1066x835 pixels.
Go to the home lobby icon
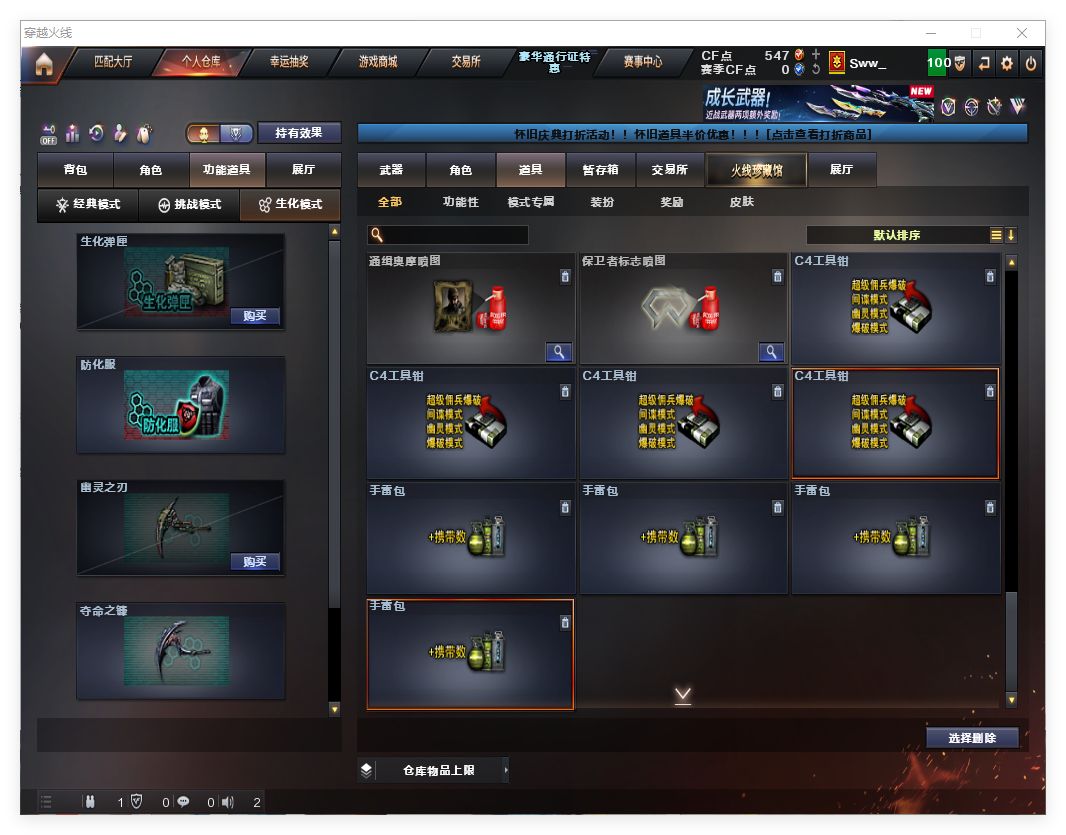[x=43, y=64]
